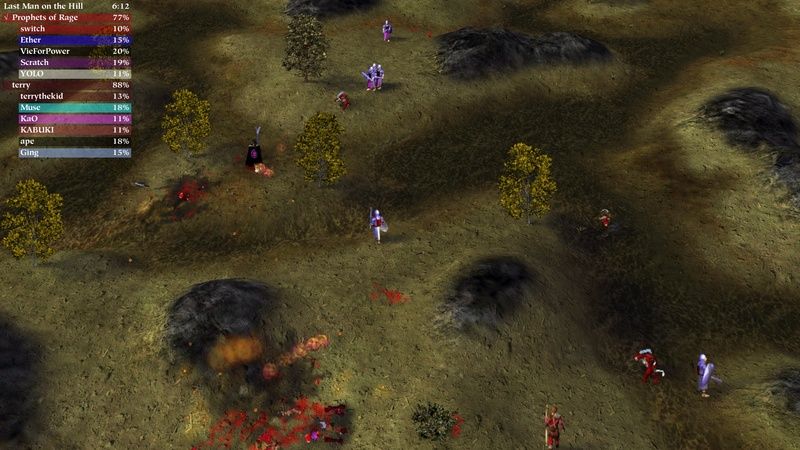Choose terrythekid in the player list
This screenshot has width=800, height=450.
66,96
